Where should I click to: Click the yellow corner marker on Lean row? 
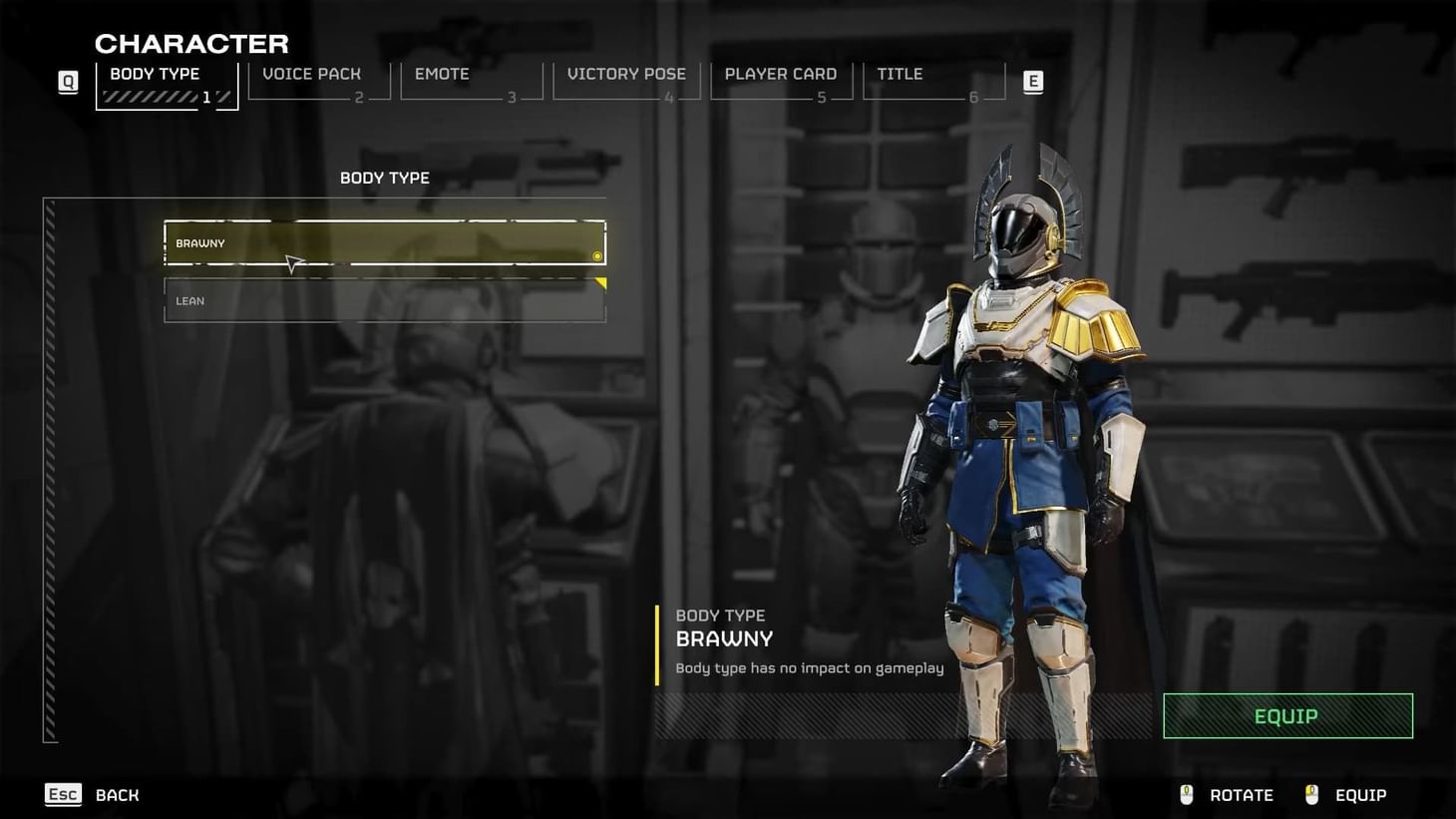(600, 283)
